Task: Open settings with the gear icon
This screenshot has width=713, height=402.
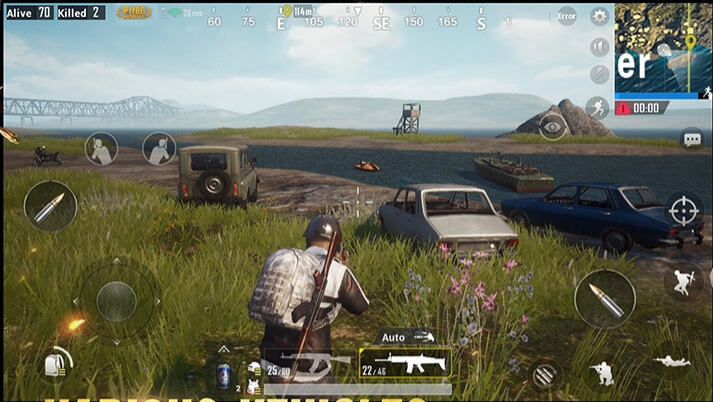Action: point(599,16)
